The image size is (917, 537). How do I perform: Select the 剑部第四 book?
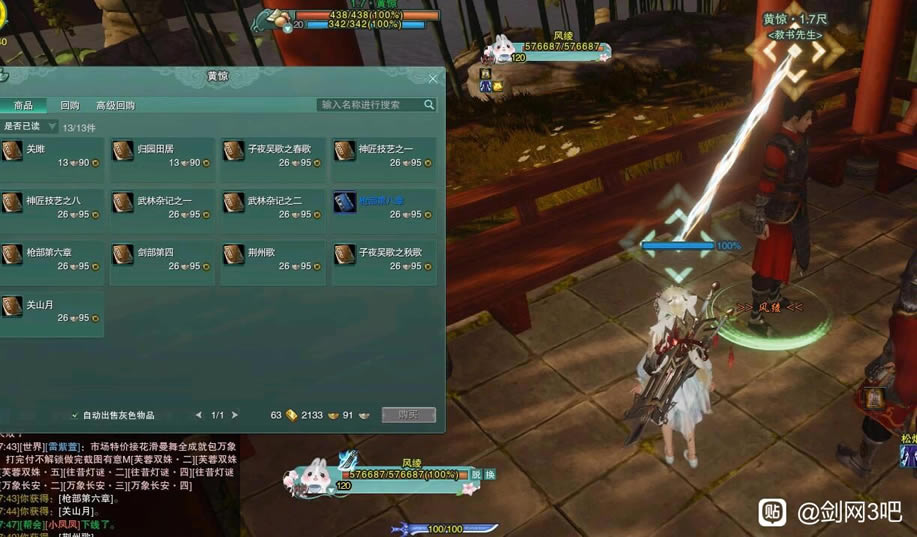162,259
